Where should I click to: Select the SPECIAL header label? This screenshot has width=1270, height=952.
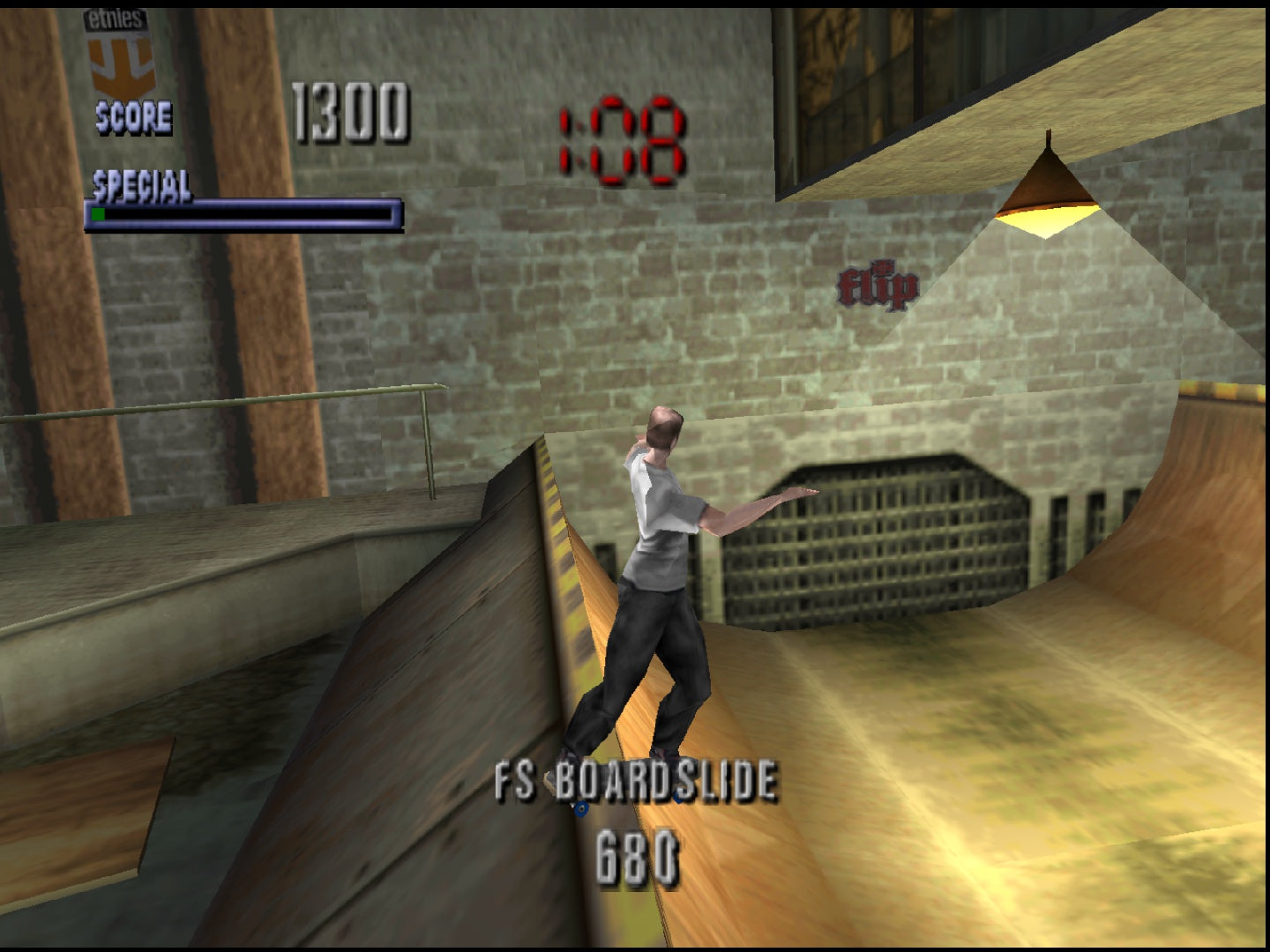pyautogui.click(x=141, y=187)
